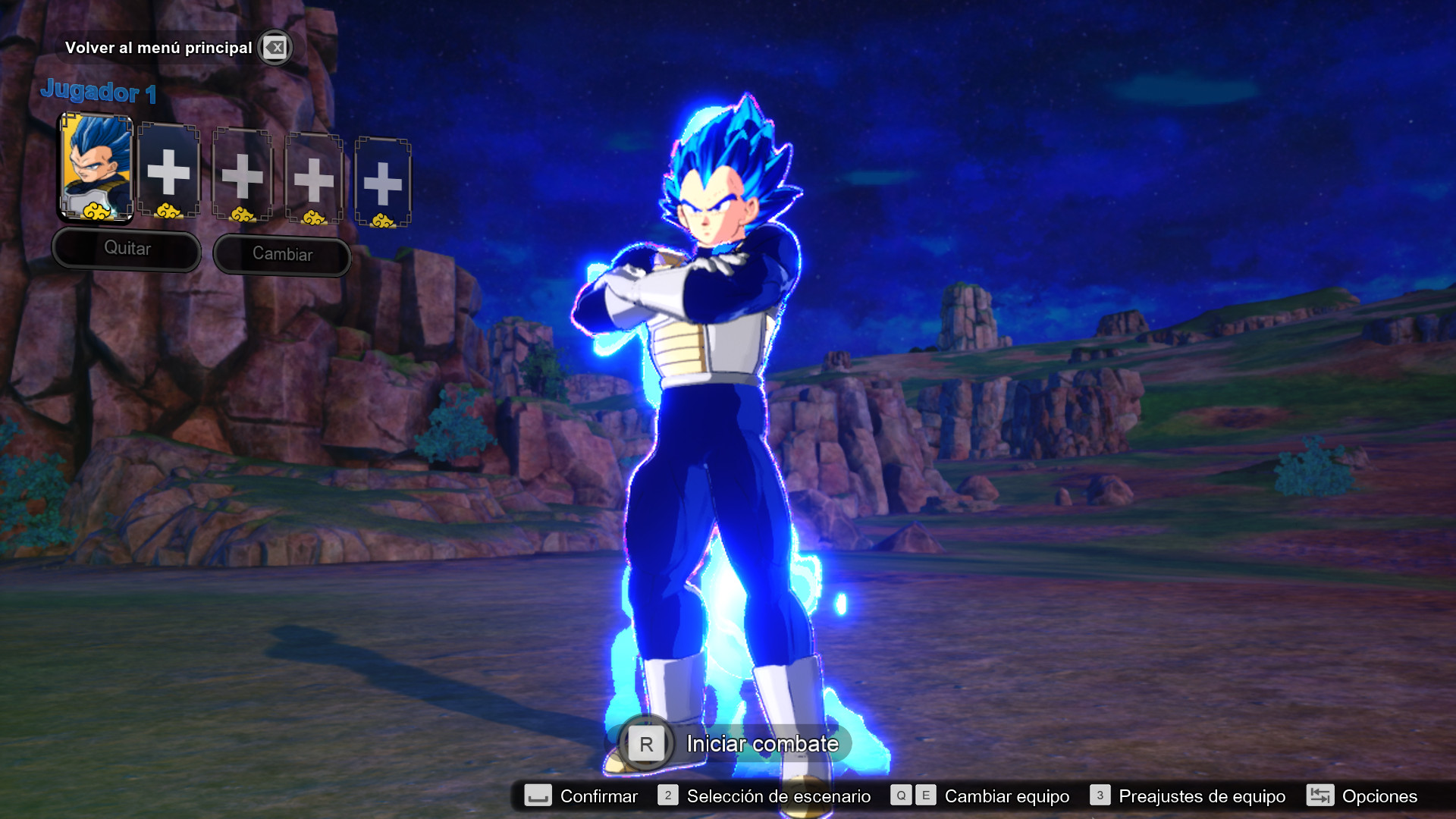
Task: Click the 3 key icon for Preajustes de equipo
Action: (1100, 796)
